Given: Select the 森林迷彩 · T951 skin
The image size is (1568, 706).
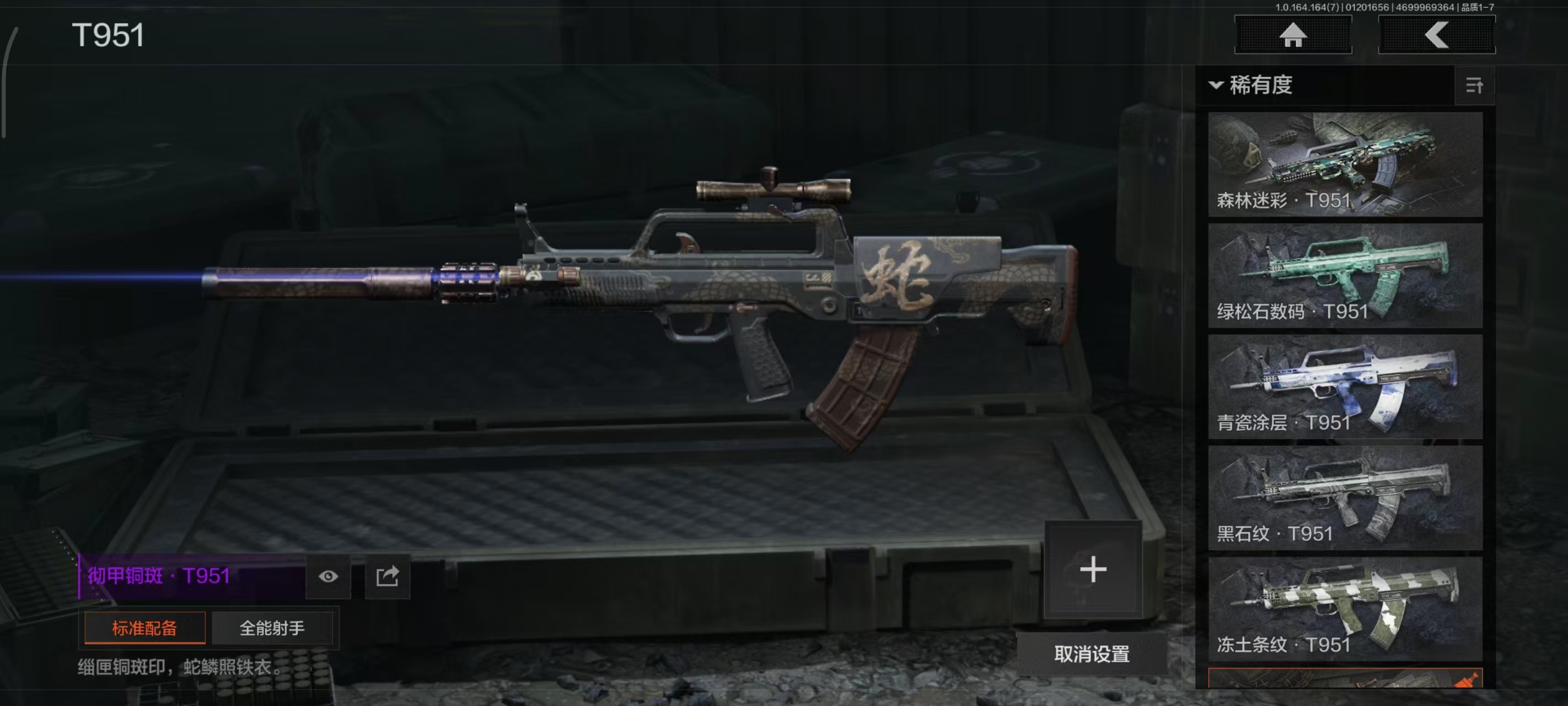Looking at the screenshot, I should pyautogui.click(x=1345, y=164).
